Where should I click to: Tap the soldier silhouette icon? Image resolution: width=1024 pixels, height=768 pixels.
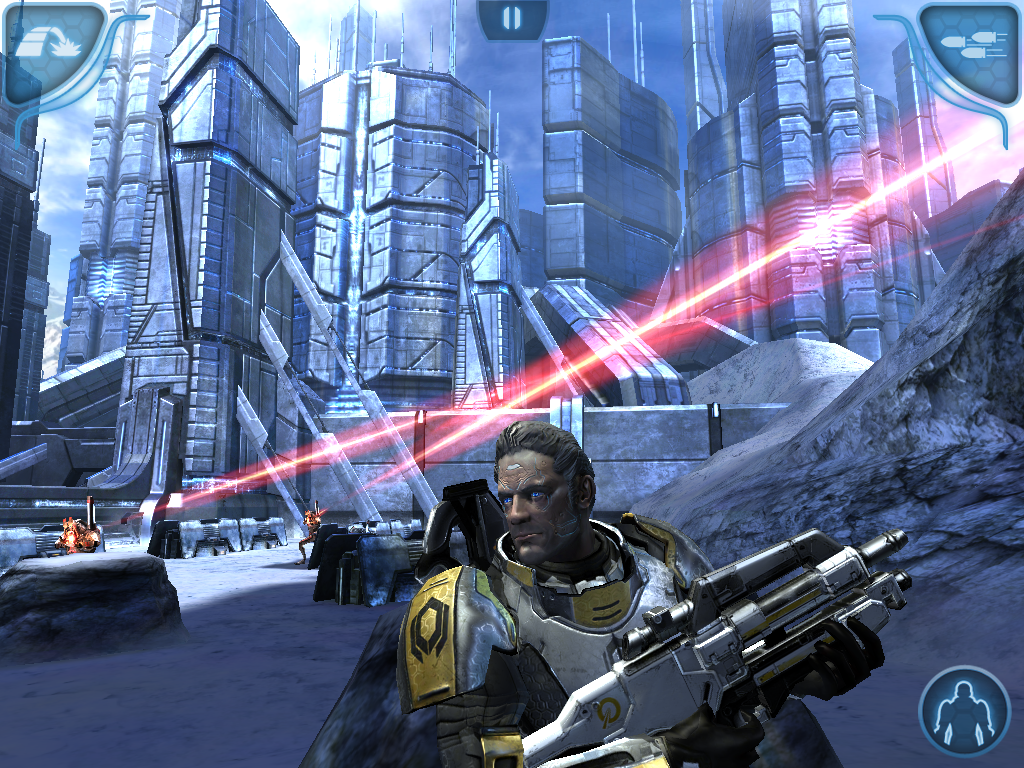(965, 712)
